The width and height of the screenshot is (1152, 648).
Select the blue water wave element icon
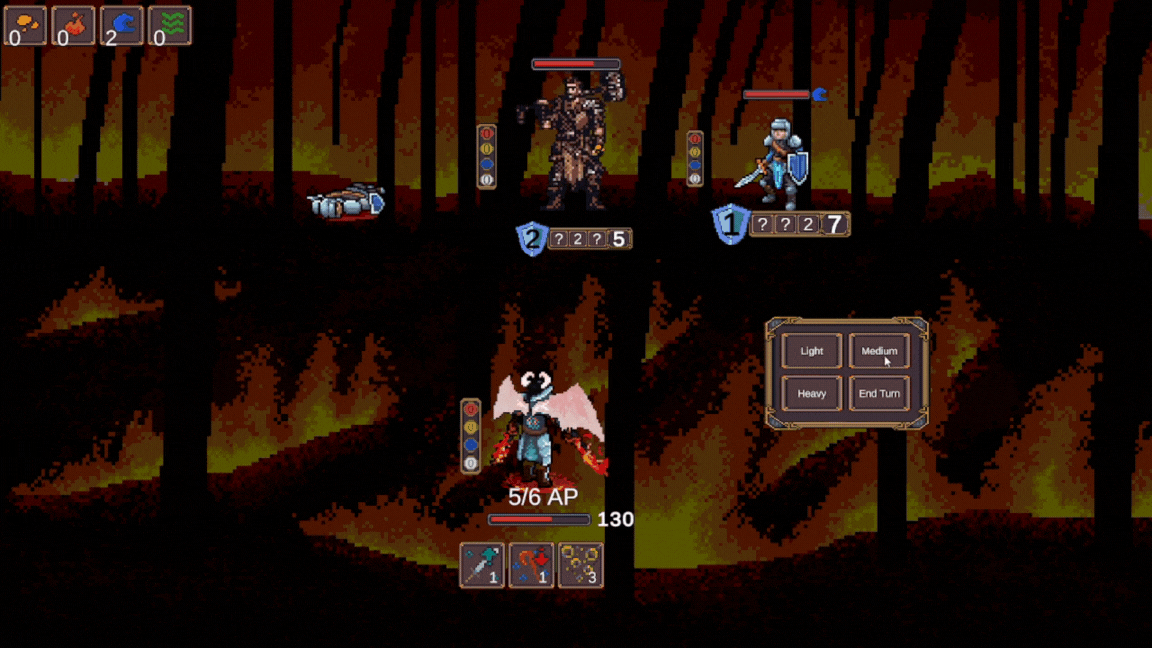[122, 26]
